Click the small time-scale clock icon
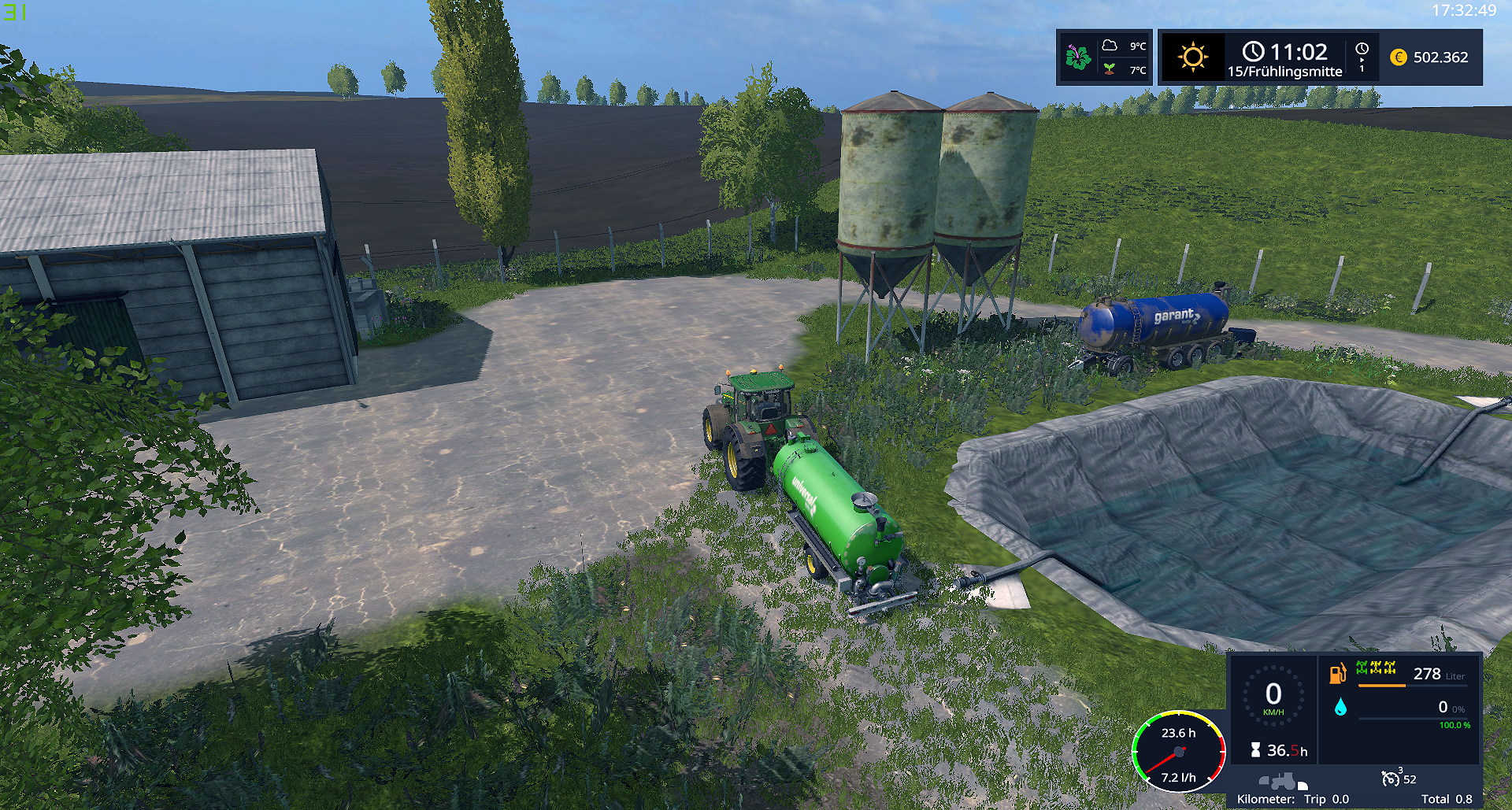 [x=1362, y=49]
